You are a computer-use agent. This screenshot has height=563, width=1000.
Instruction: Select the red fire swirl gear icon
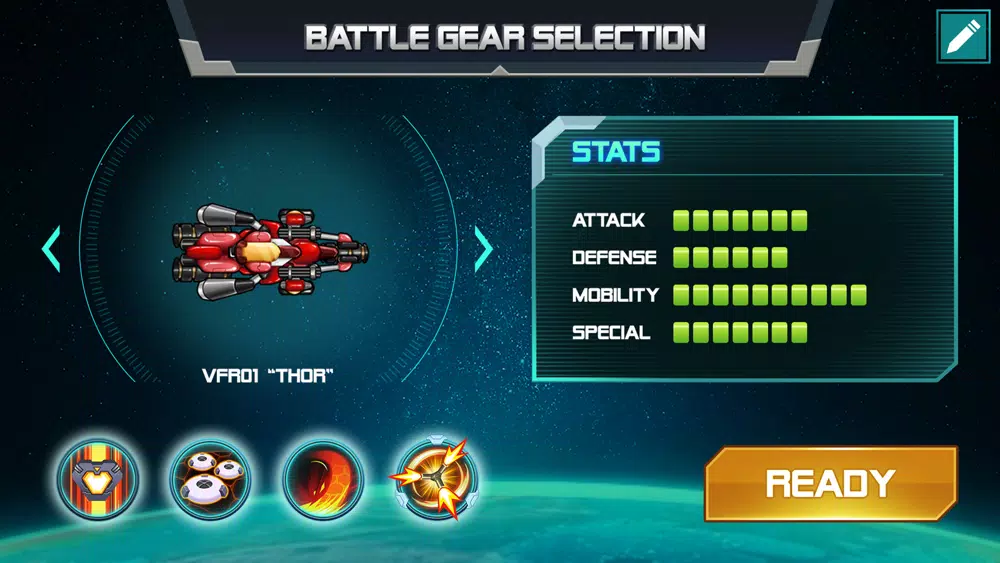[x=323, y=480]
